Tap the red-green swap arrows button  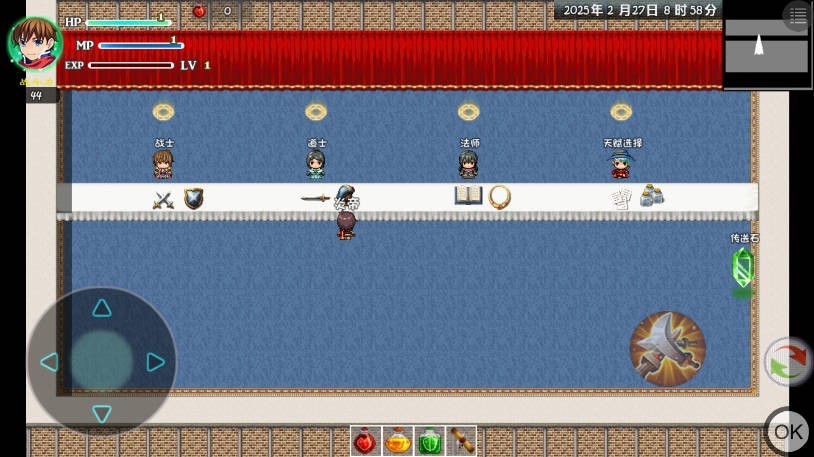[788, 362]
